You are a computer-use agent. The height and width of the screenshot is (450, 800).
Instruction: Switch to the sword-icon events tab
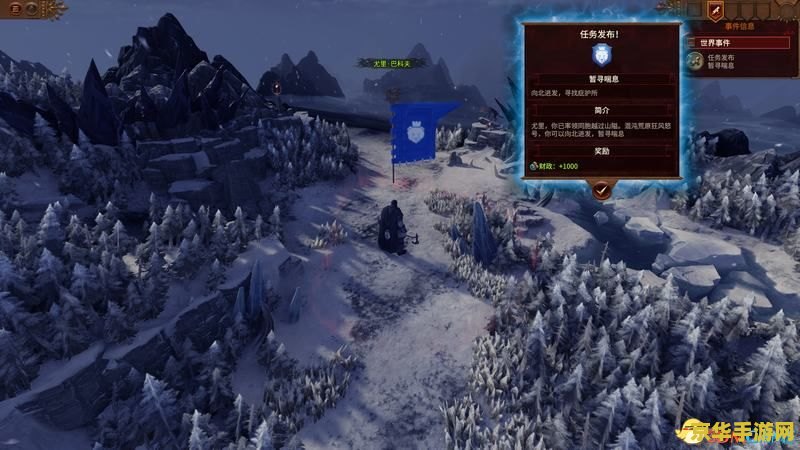715,10
